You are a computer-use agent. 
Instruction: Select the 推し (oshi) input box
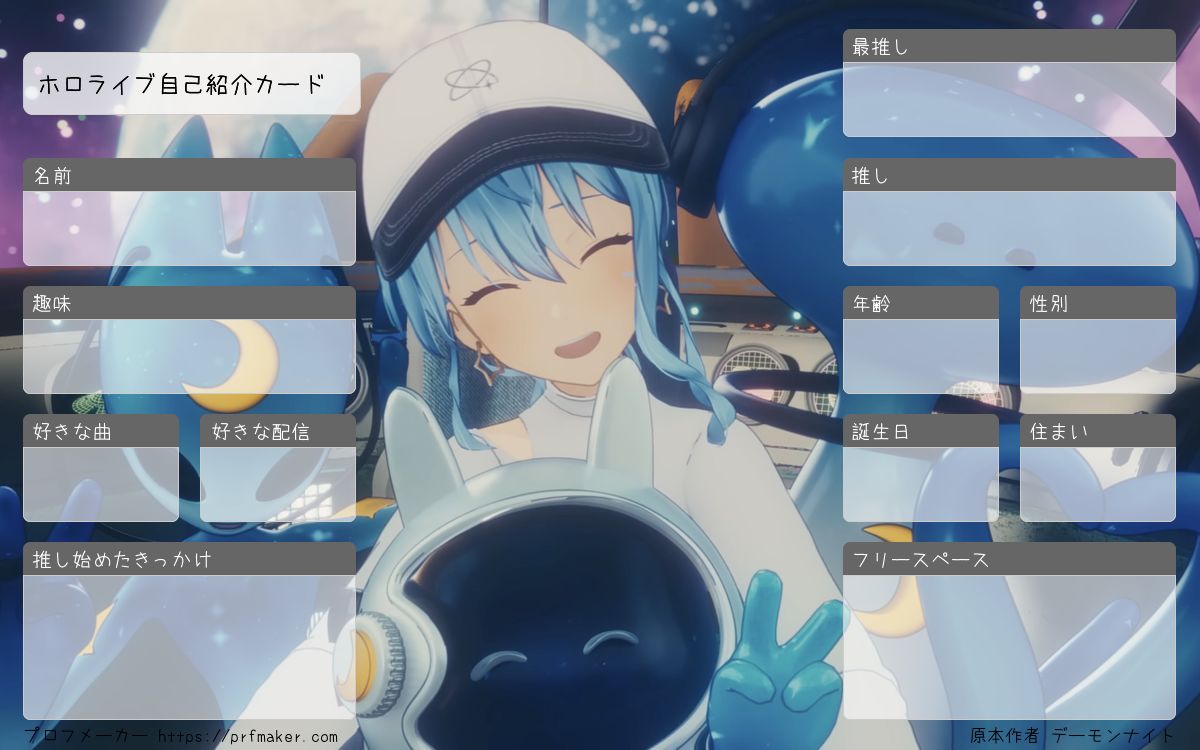(1009, 228)
